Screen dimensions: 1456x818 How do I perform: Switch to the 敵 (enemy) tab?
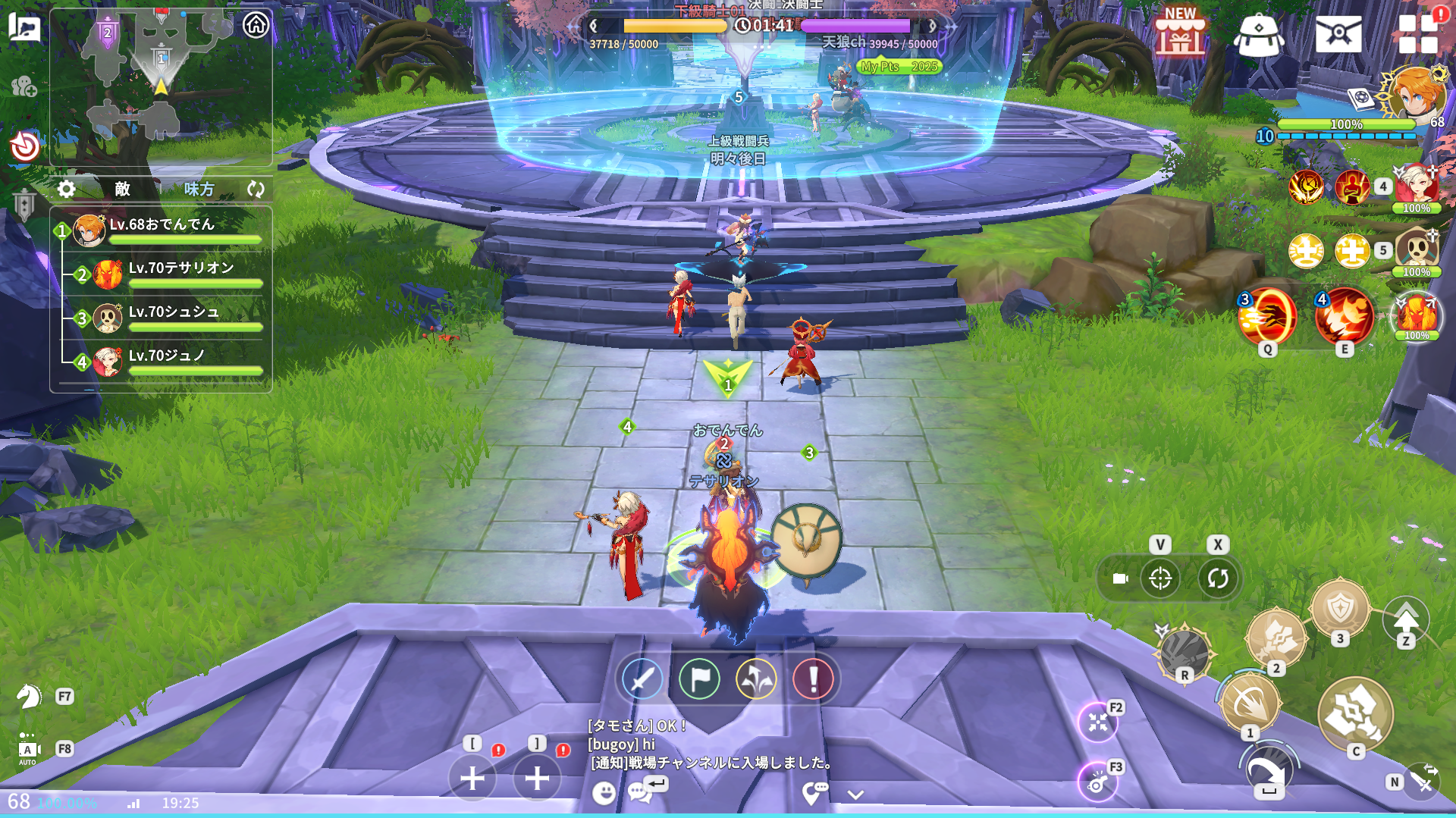point(123,189)
